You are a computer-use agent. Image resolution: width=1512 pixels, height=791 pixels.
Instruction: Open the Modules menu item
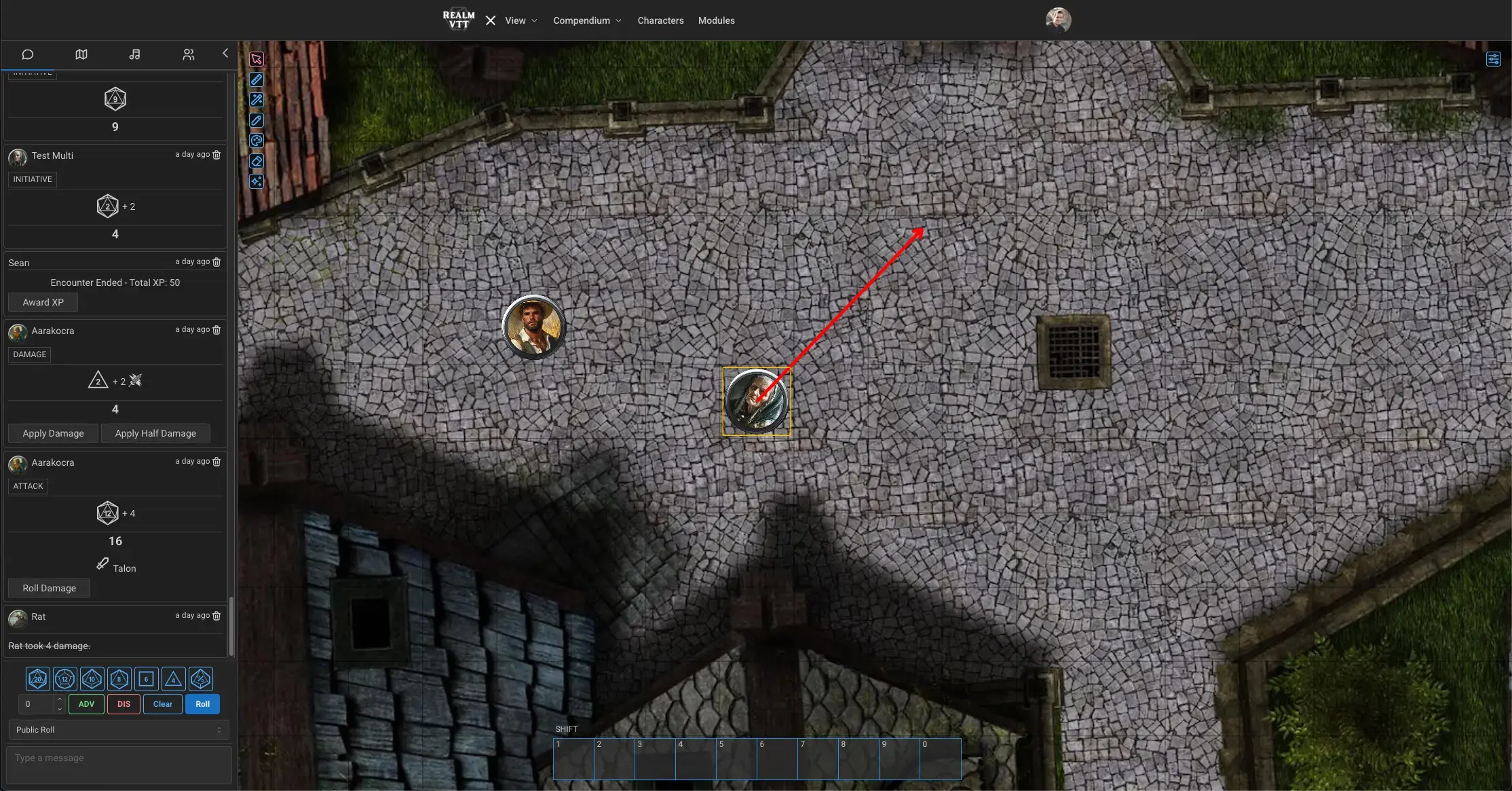[716, 20]
